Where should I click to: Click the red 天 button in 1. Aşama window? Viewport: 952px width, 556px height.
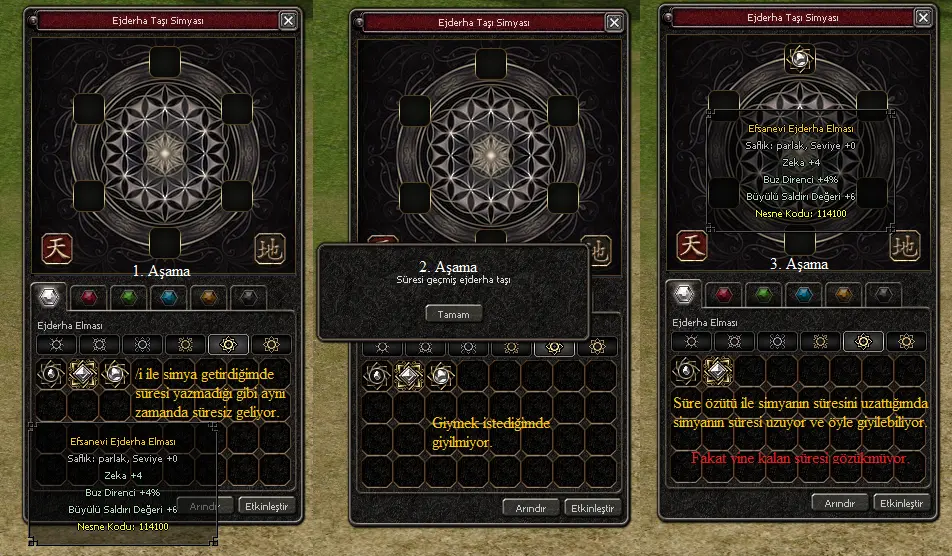pos(55,248)
